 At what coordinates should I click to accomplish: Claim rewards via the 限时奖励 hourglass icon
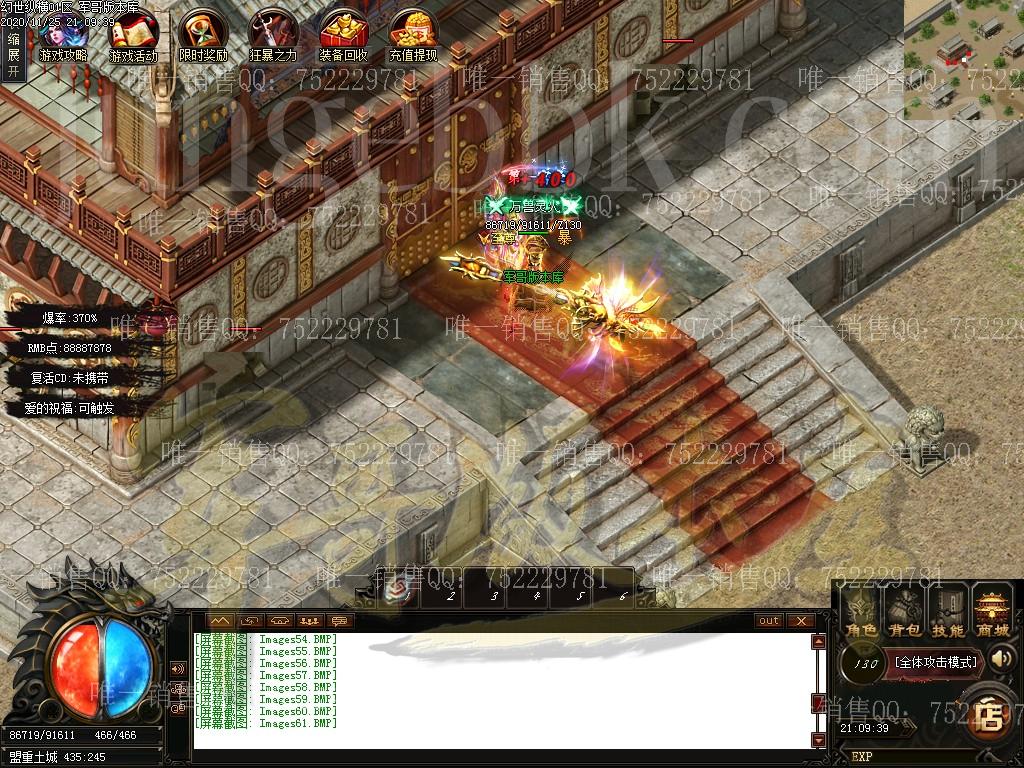[x=203, y=36]
